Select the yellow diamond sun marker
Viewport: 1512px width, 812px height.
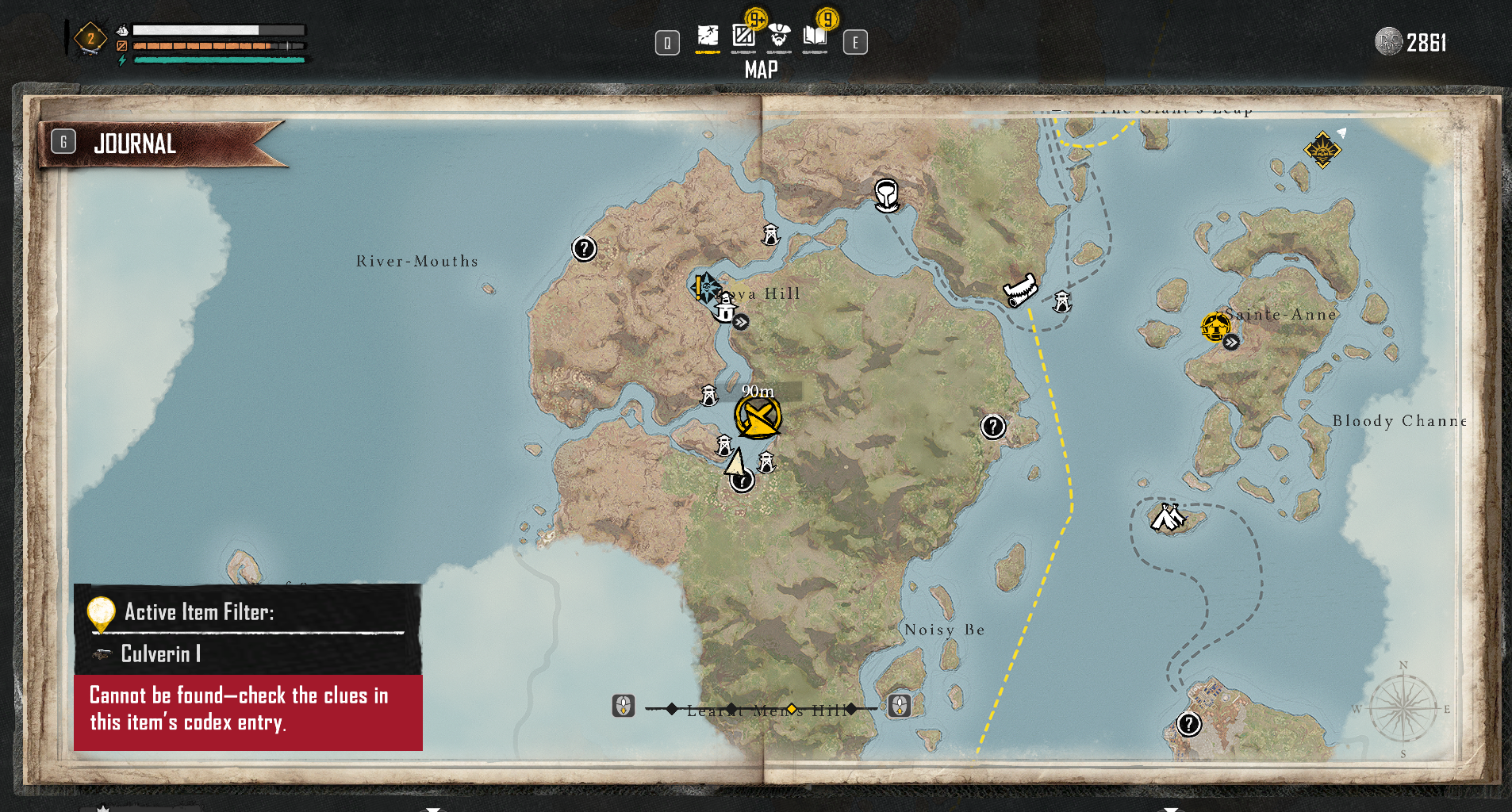(x=1322, y=149)
